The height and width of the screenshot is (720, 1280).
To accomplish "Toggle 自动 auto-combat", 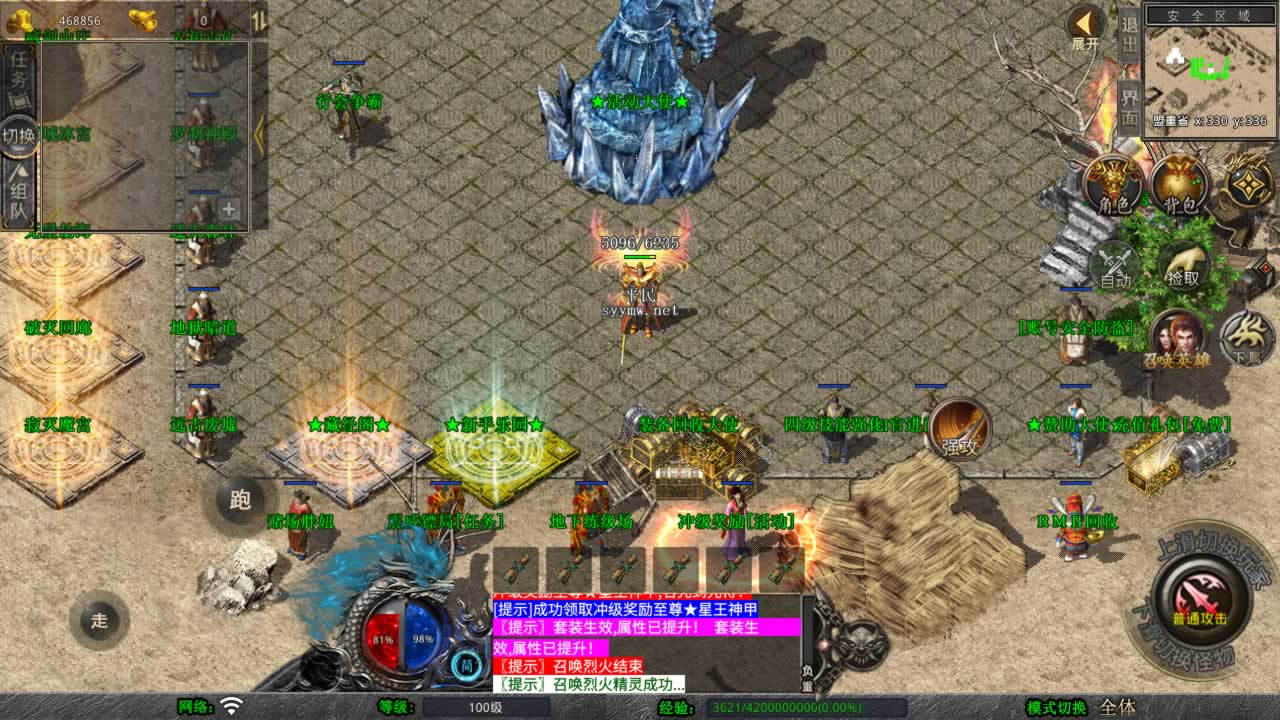I will point(1115,268).
